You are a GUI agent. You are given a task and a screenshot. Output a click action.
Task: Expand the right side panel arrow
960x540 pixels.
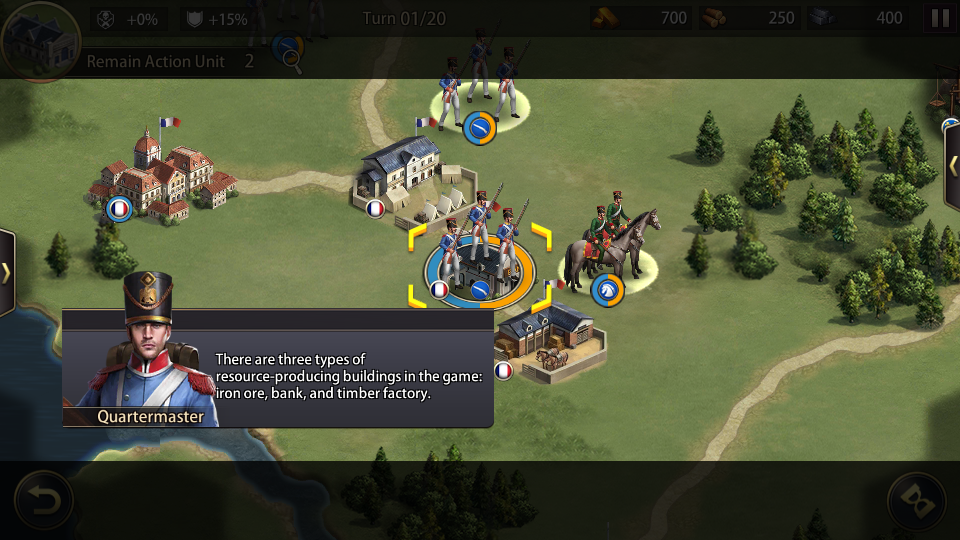point(953,166)
